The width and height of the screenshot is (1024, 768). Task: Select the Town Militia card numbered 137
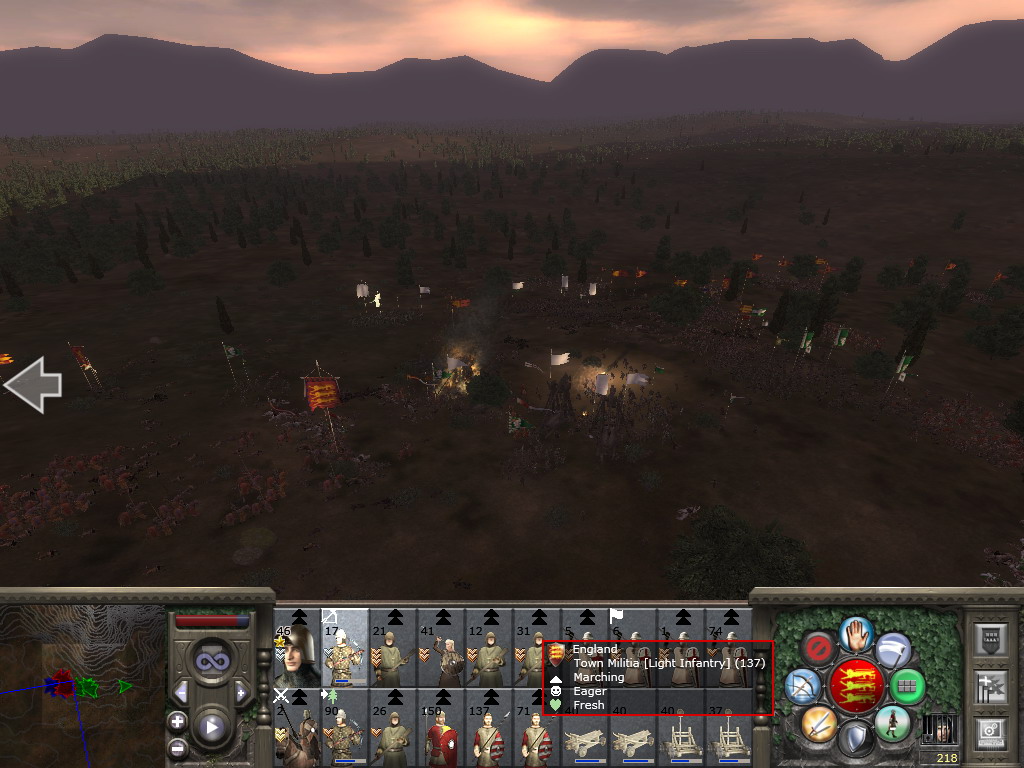click(x=488, y=728)
